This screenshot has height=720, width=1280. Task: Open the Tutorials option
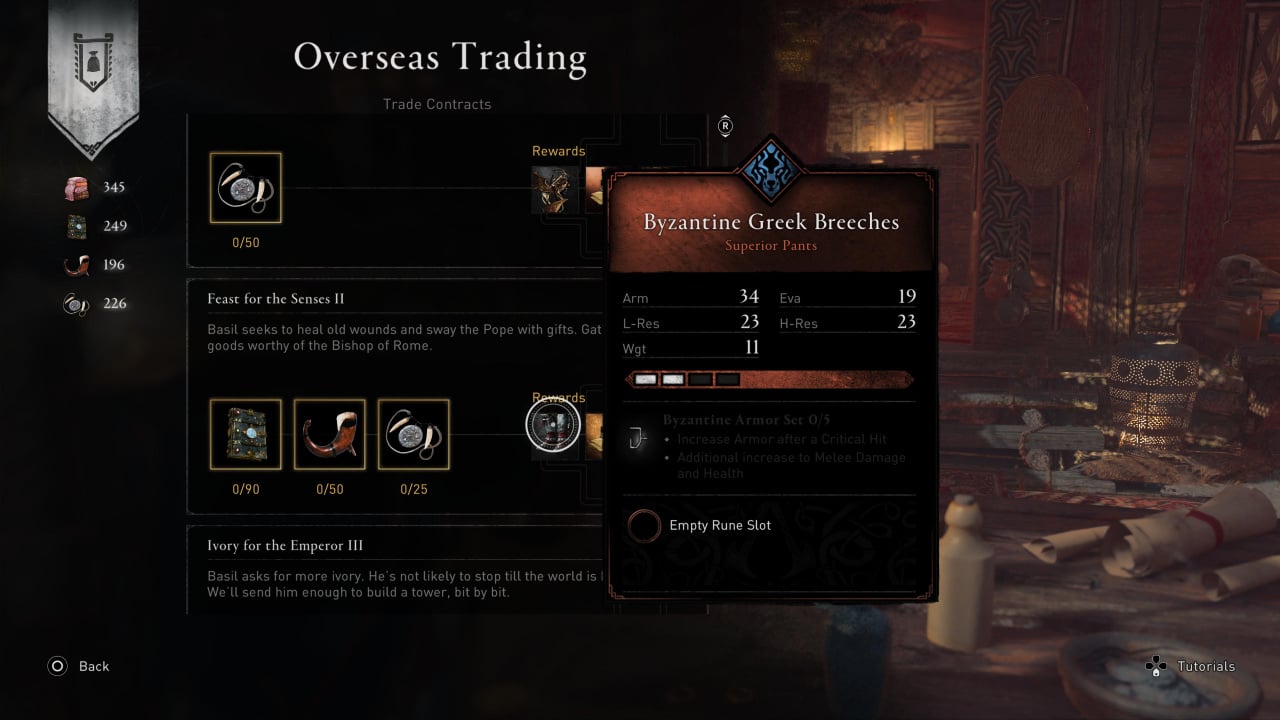pos(1205,666)
